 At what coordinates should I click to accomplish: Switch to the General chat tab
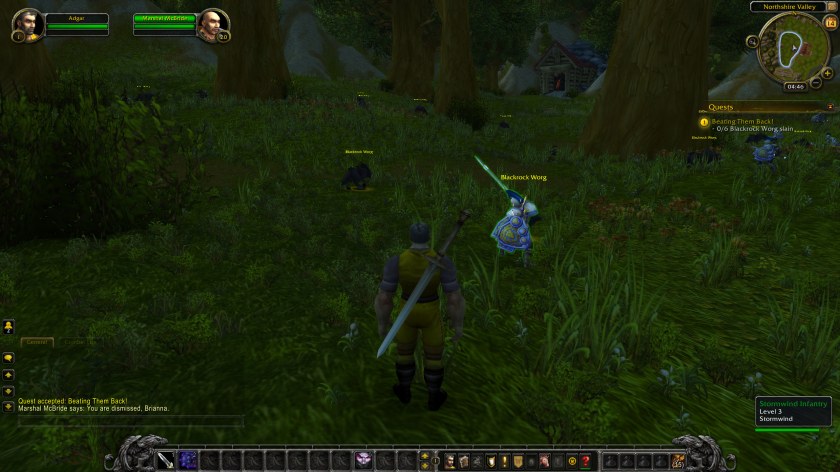click(38, 341)
